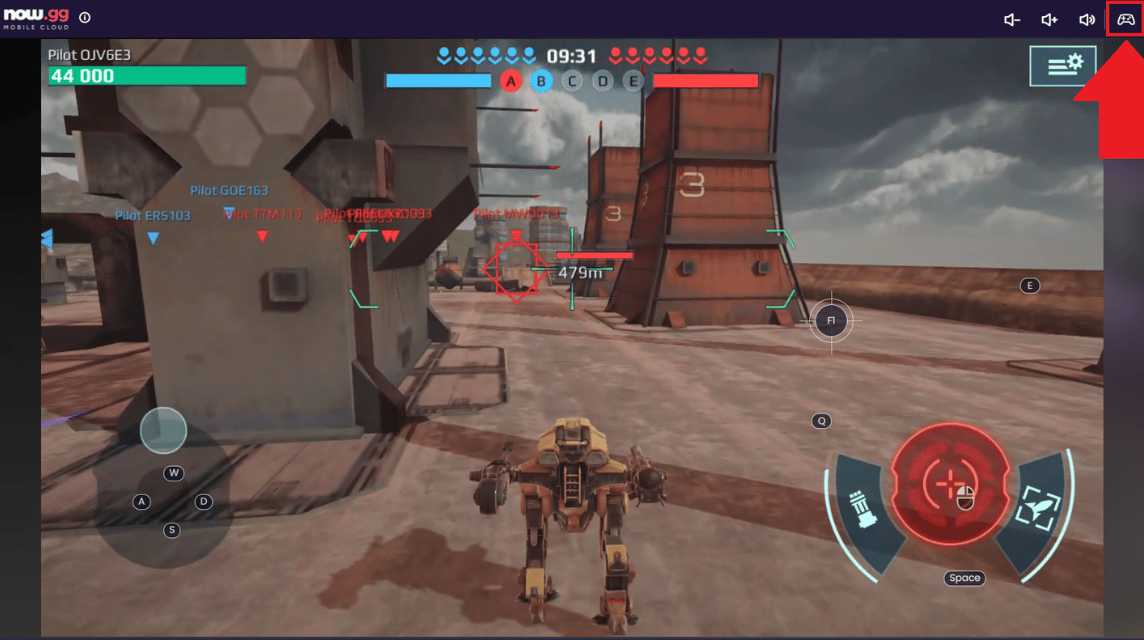Fire weapons with the red crosshair button
The image size is (1144, 640).
[x=947, y=483]
